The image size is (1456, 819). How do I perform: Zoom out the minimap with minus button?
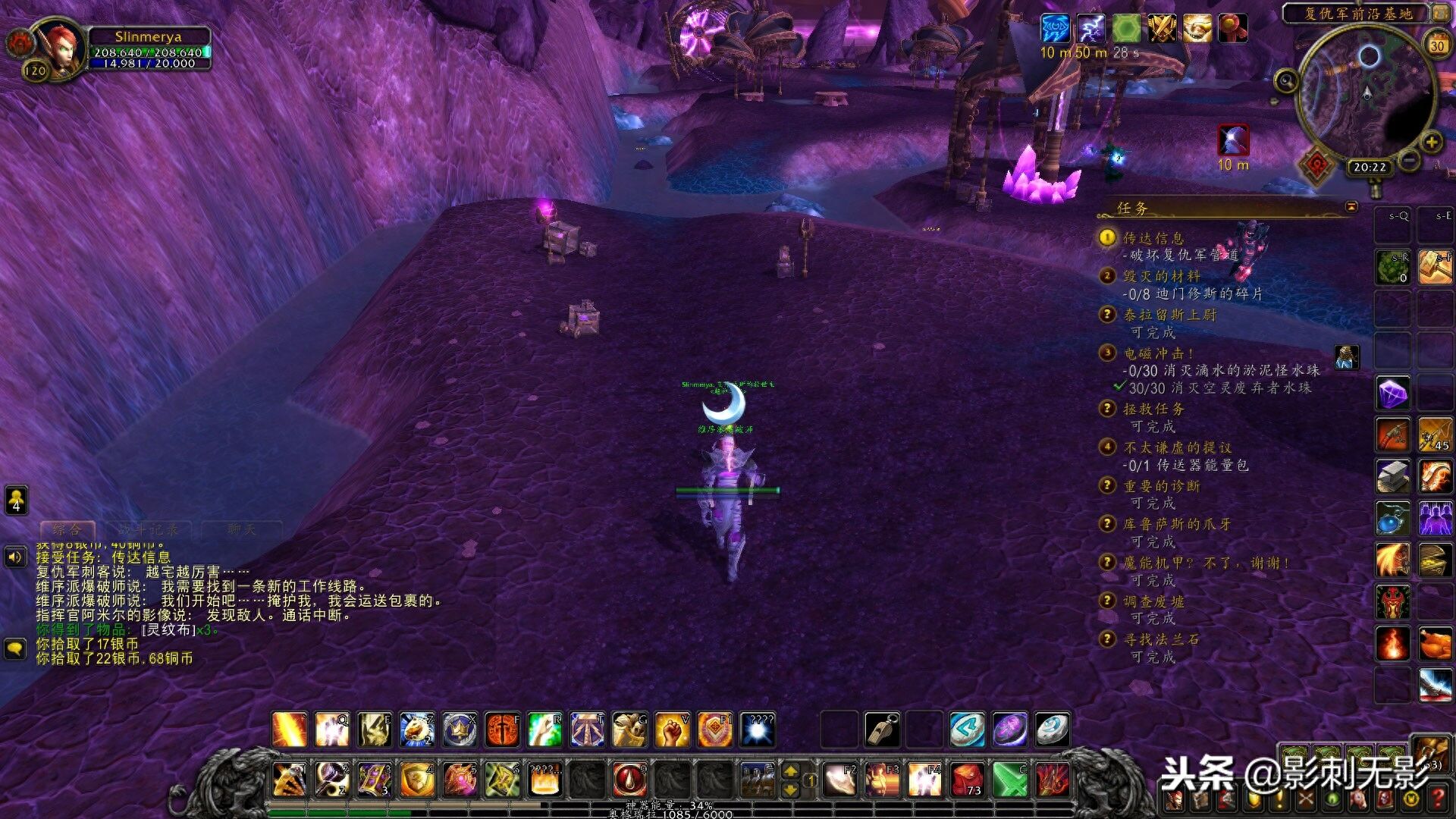coord(1409,160)
